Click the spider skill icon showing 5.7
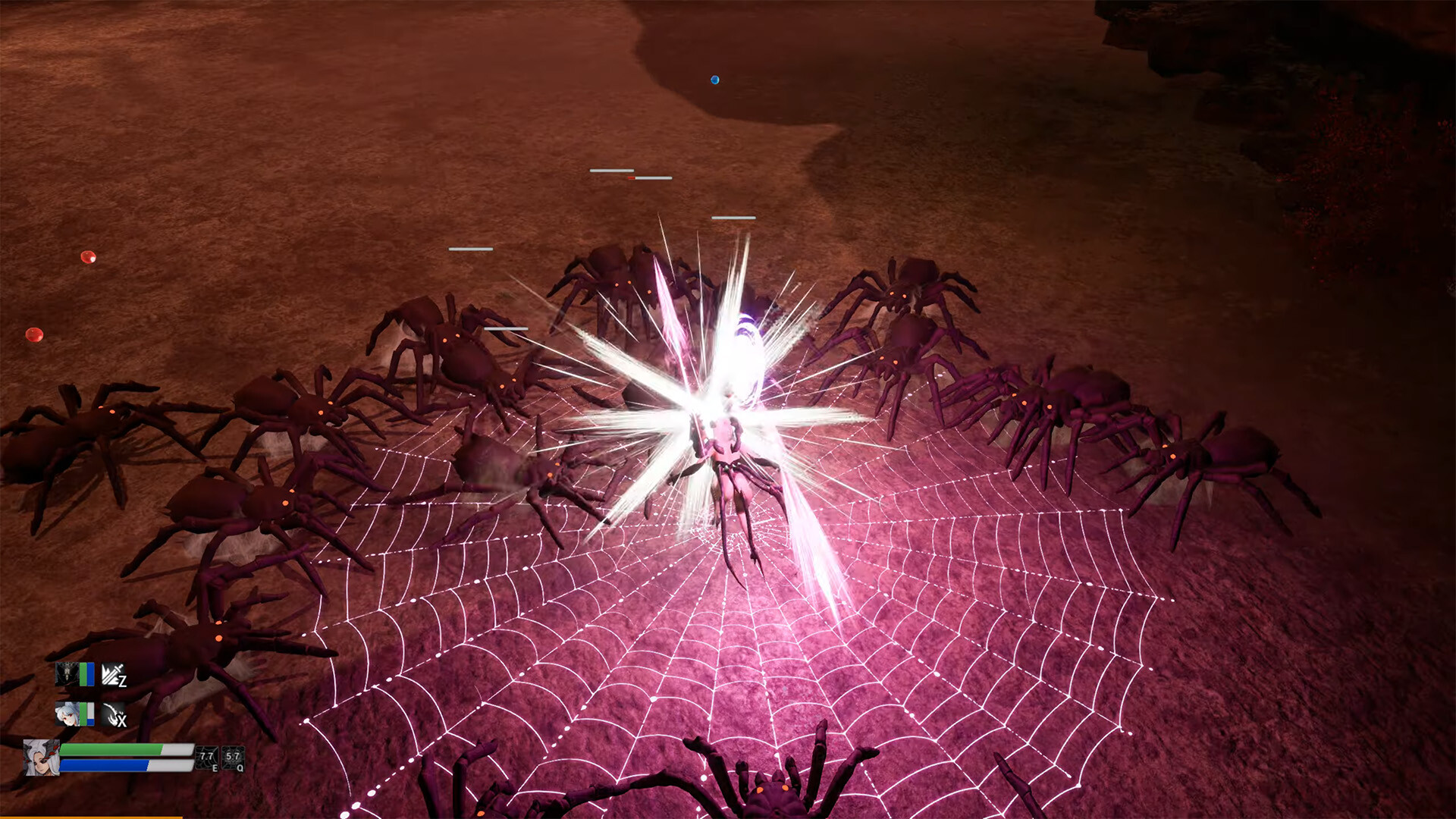This screenshot has width=1456, height=819. [x=233, y=758]
